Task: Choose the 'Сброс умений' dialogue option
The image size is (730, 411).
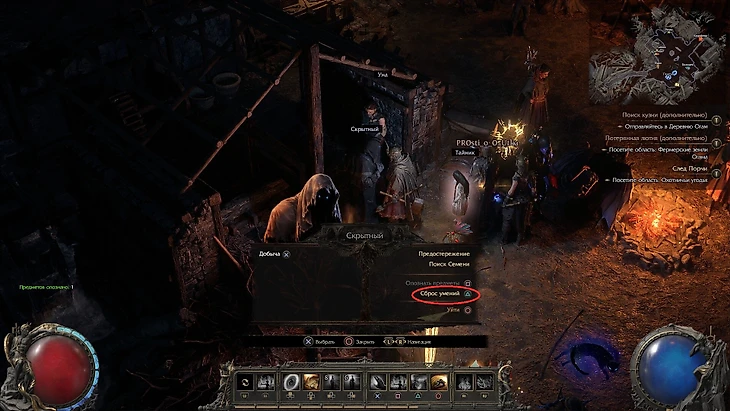Action: [439, 296]
